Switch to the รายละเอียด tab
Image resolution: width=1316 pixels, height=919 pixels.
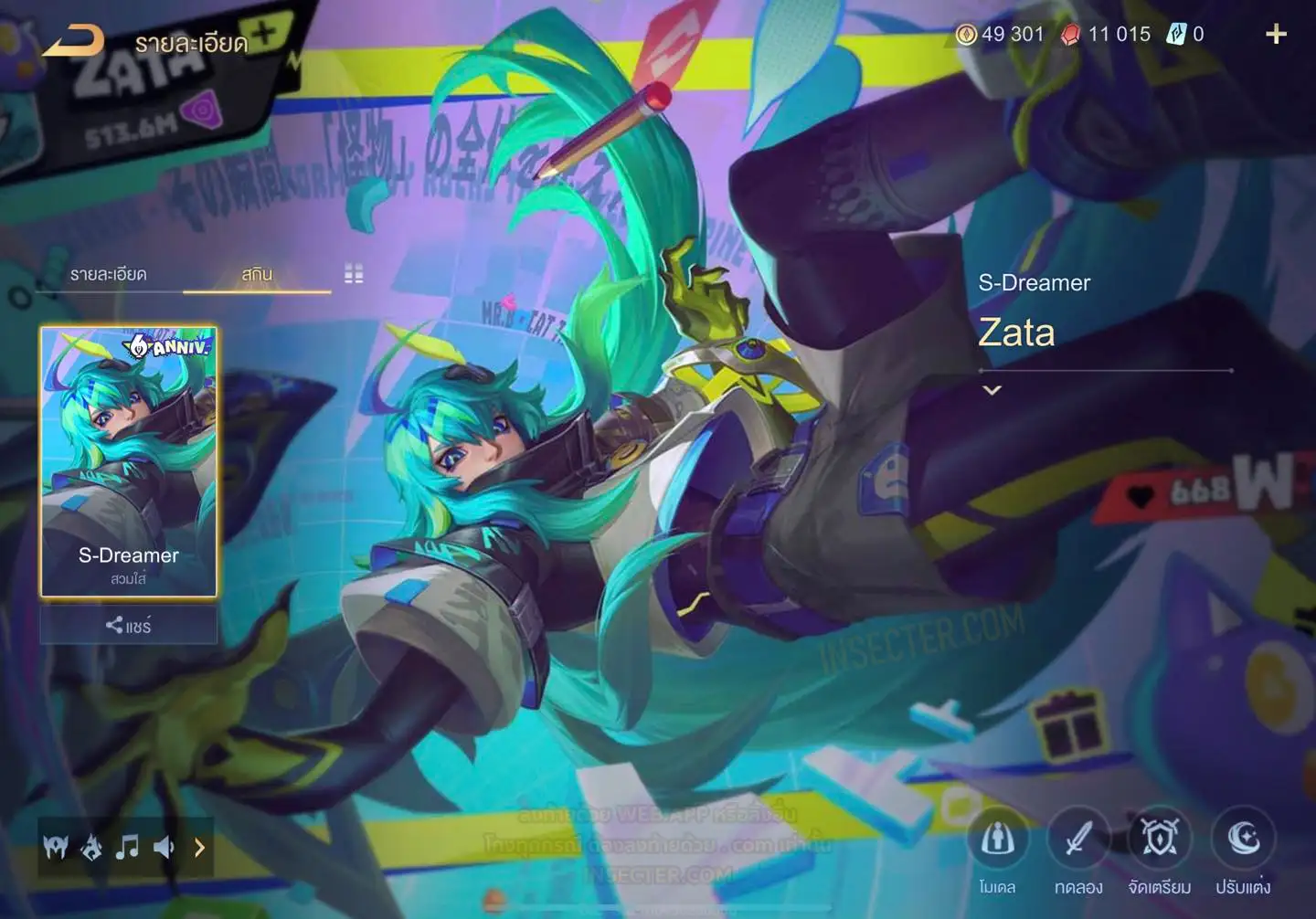pos(109,274)
